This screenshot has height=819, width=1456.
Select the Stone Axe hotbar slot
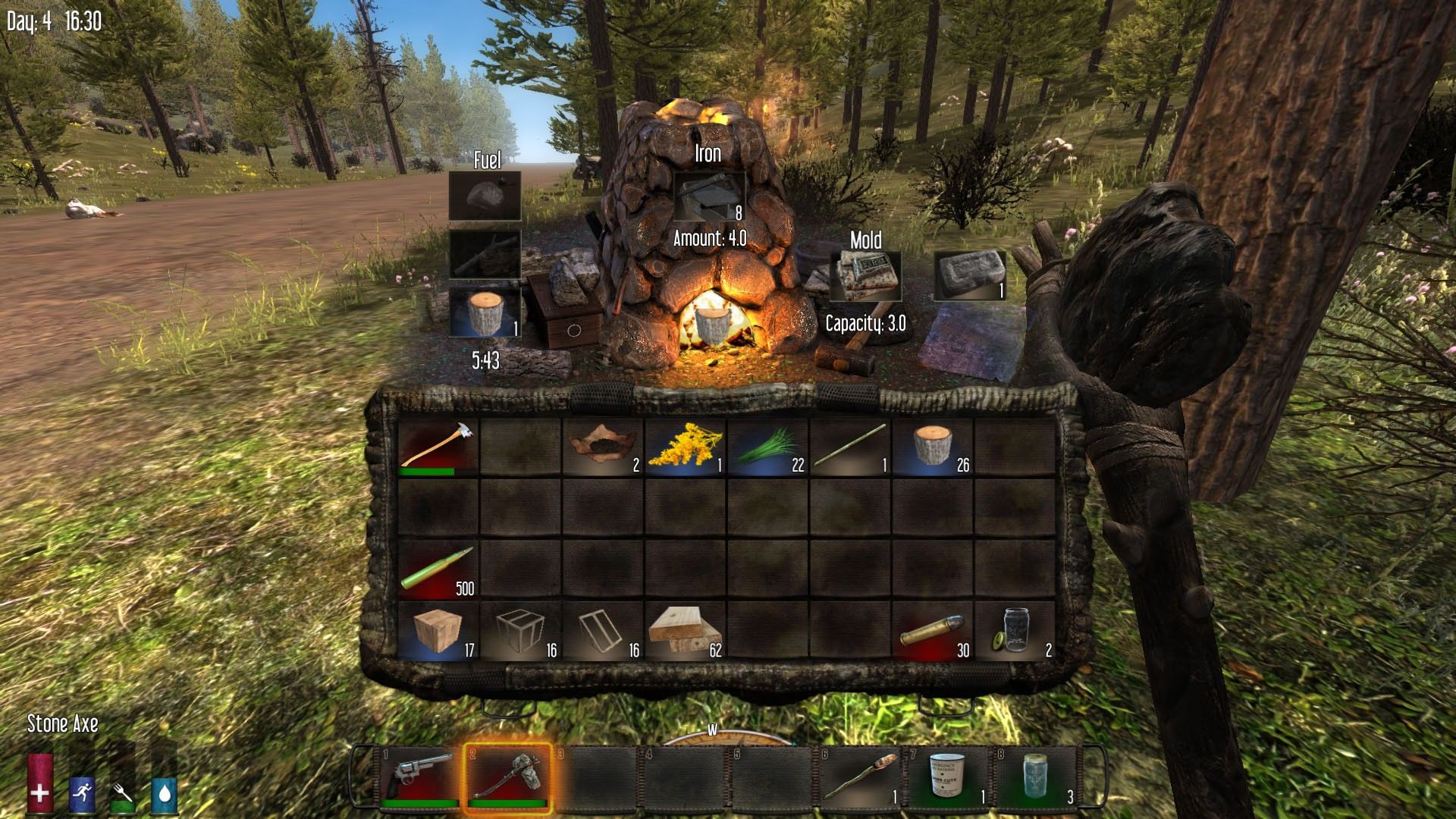[507, 777]
